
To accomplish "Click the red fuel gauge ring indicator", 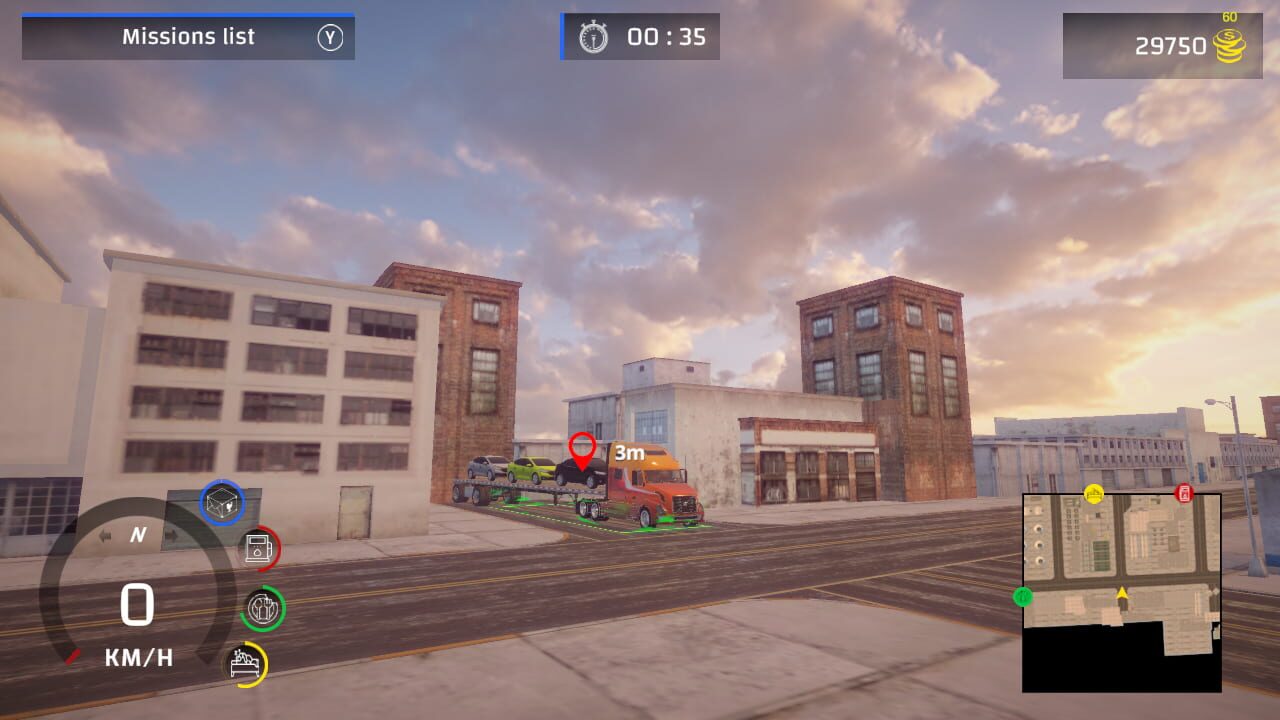I will (277, 550).
